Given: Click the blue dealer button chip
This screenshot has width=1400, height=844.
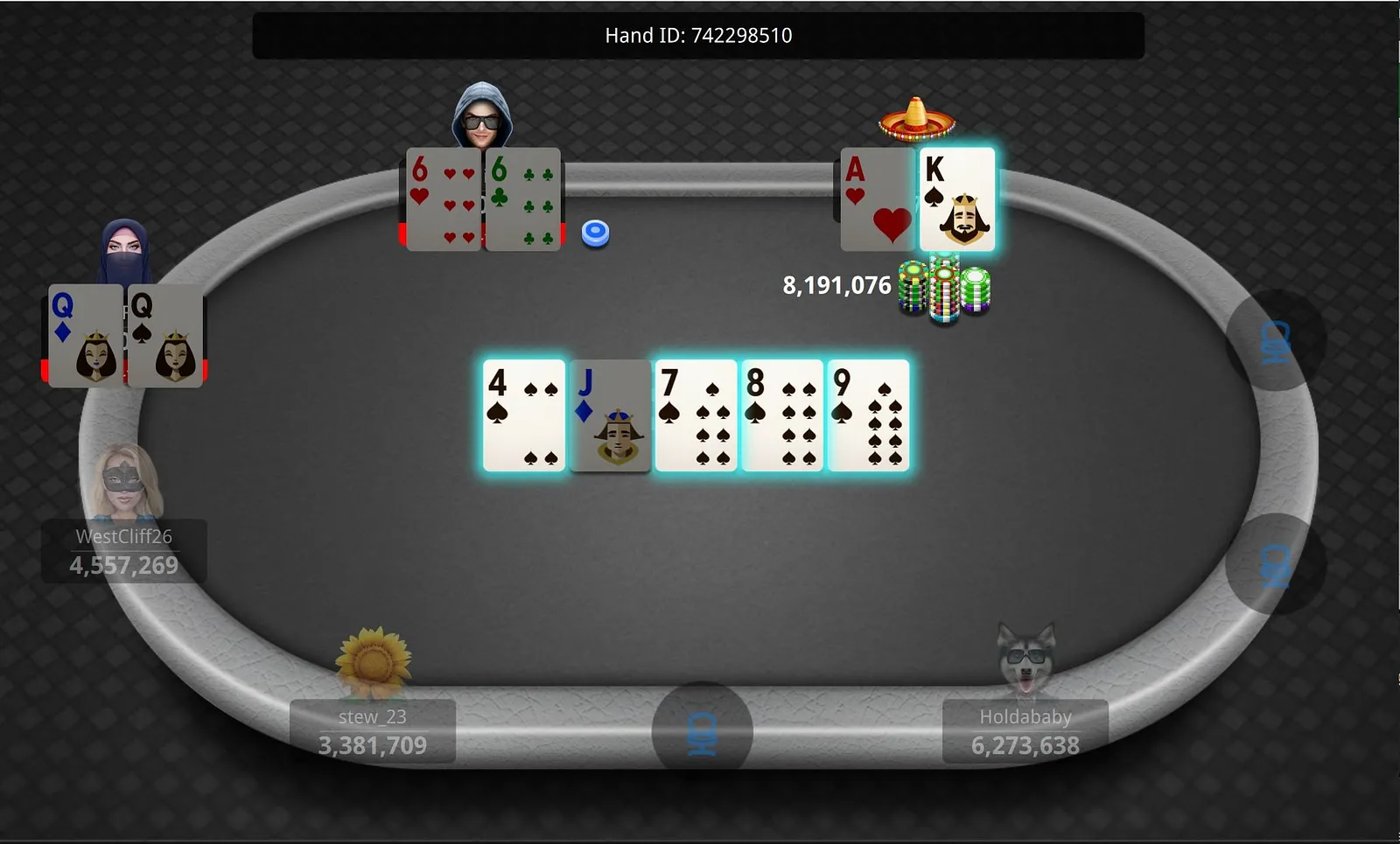Looking at the screenshot, I should [x=595, y=233].
